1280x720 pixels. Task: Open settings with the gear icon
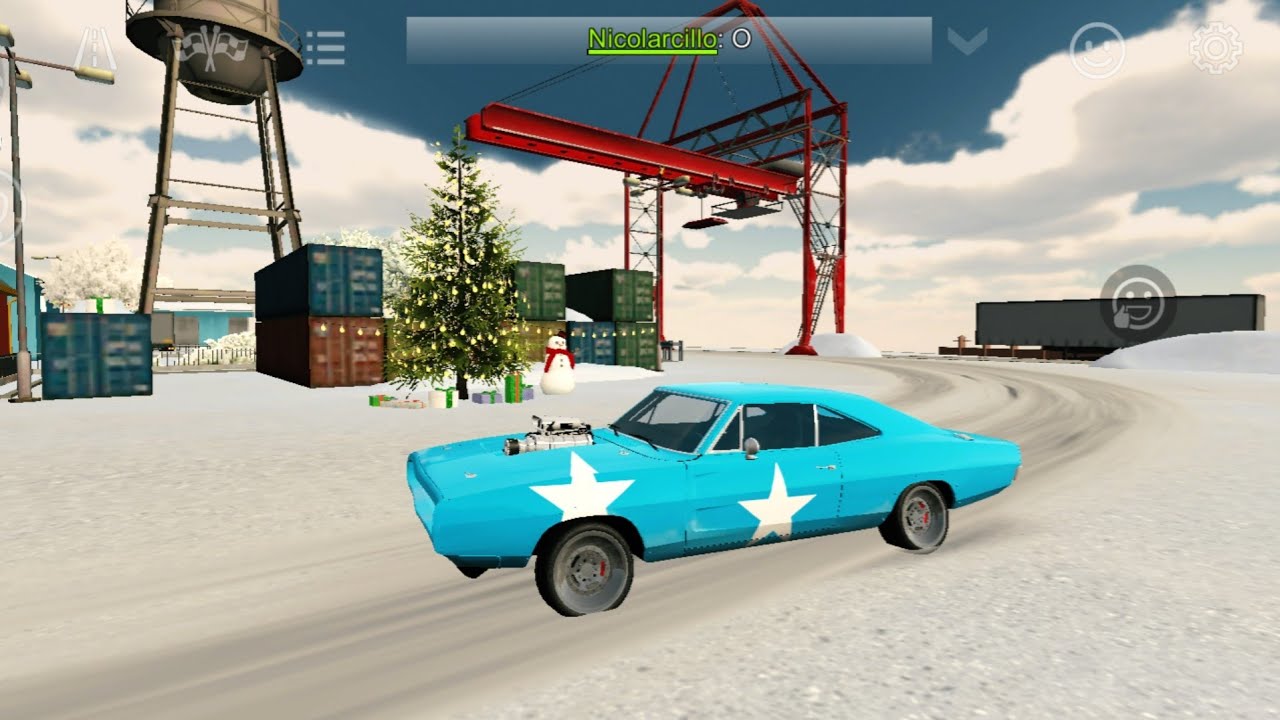coord(1215,48)
